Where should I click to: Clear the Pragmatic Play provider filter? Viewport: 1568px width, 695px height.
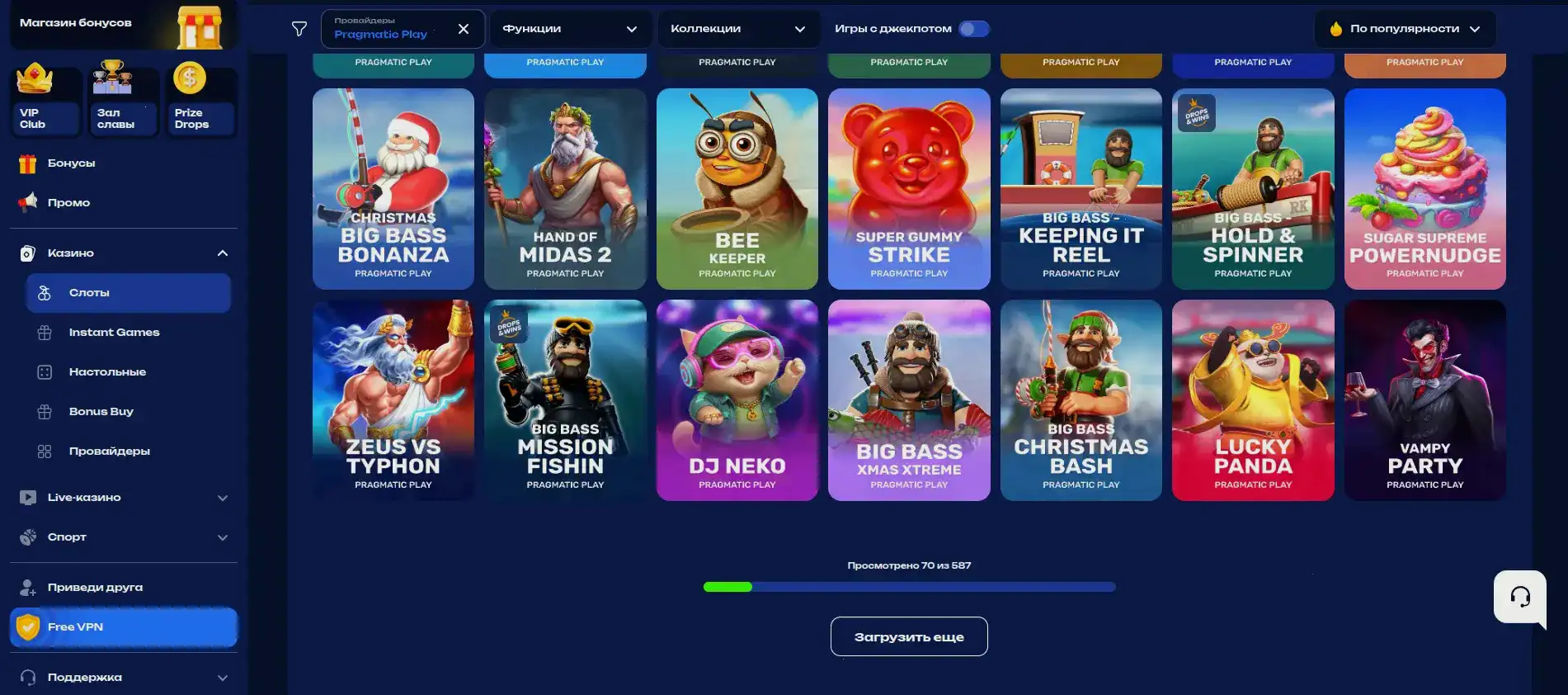[464, 28]
